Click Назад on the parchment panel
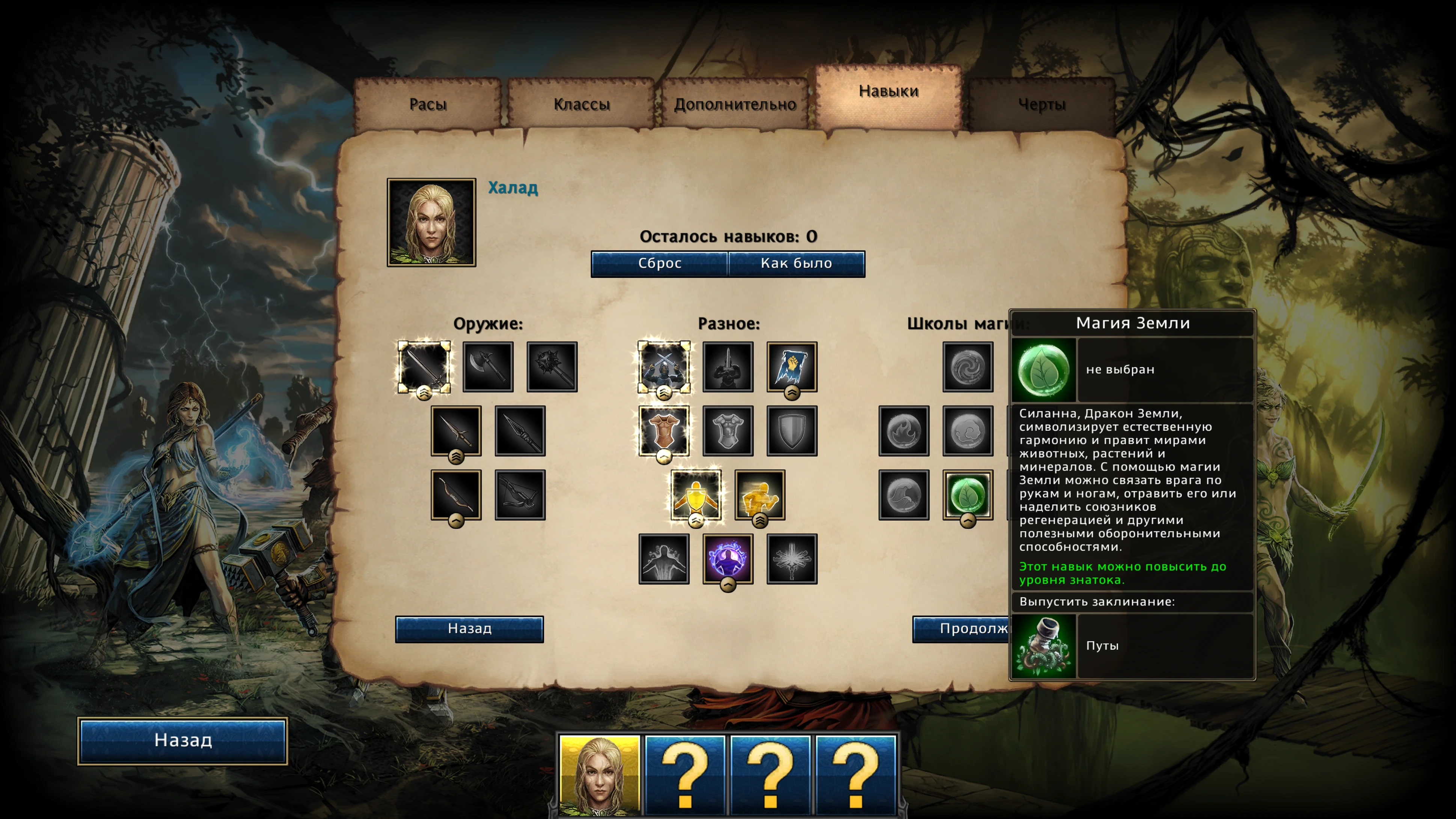The height and width of the screenshot is (819, 1456). tap(469, 629)
